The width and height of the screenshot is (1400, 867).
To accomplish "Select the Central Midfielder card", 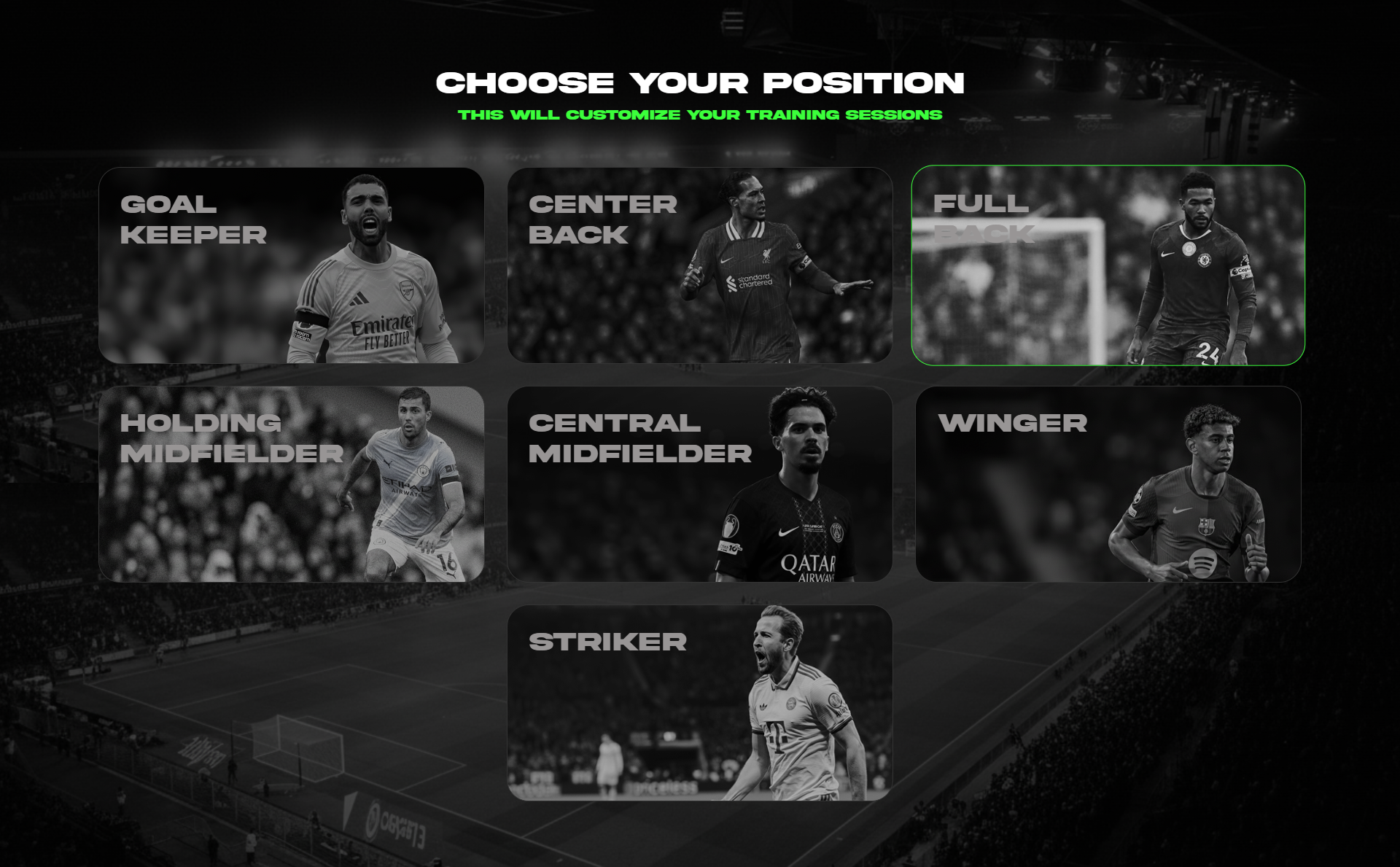I will click(700, 485).
